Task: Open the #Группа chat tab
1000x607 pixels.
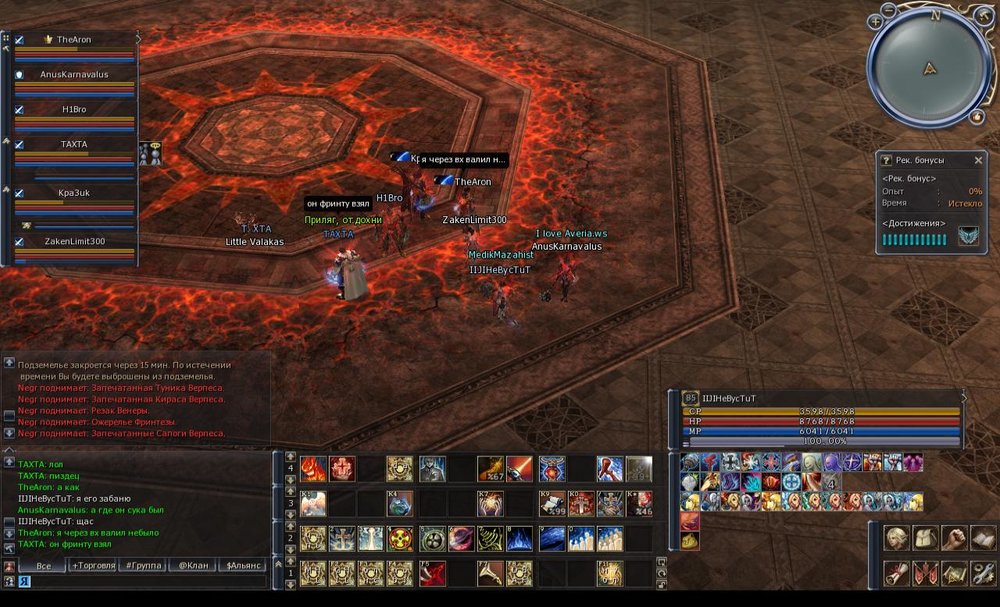Action: 144,566
